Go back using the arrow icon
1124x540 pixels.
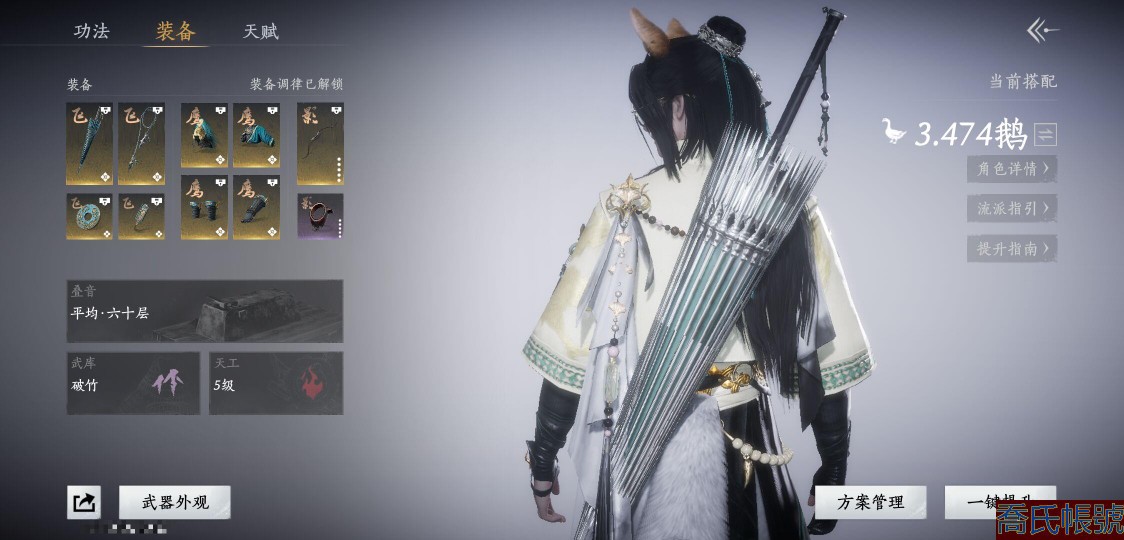pyautogui.click(x=1043, y=30)
